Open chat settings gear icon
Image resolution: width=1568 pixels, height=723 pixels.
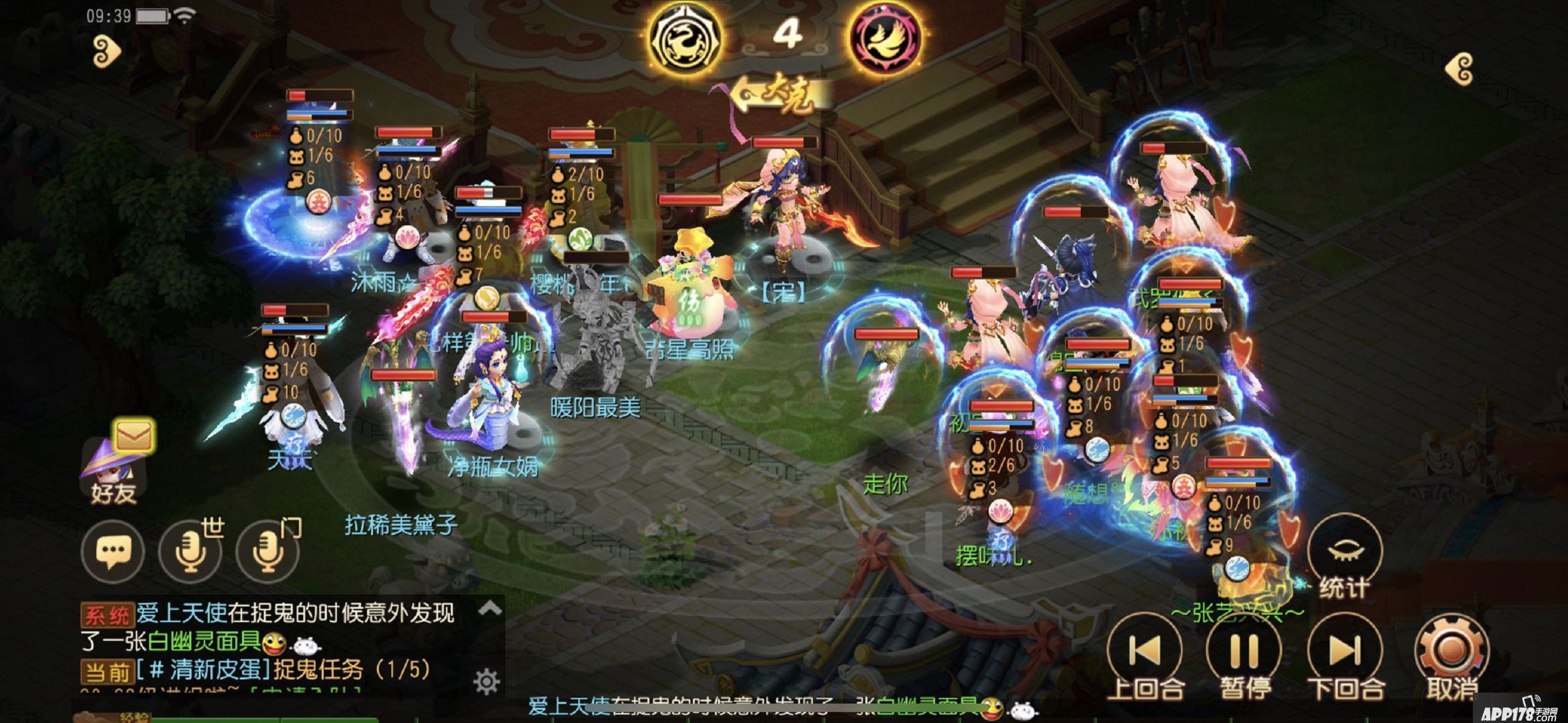pyautogui.click(x=486, y=681)
